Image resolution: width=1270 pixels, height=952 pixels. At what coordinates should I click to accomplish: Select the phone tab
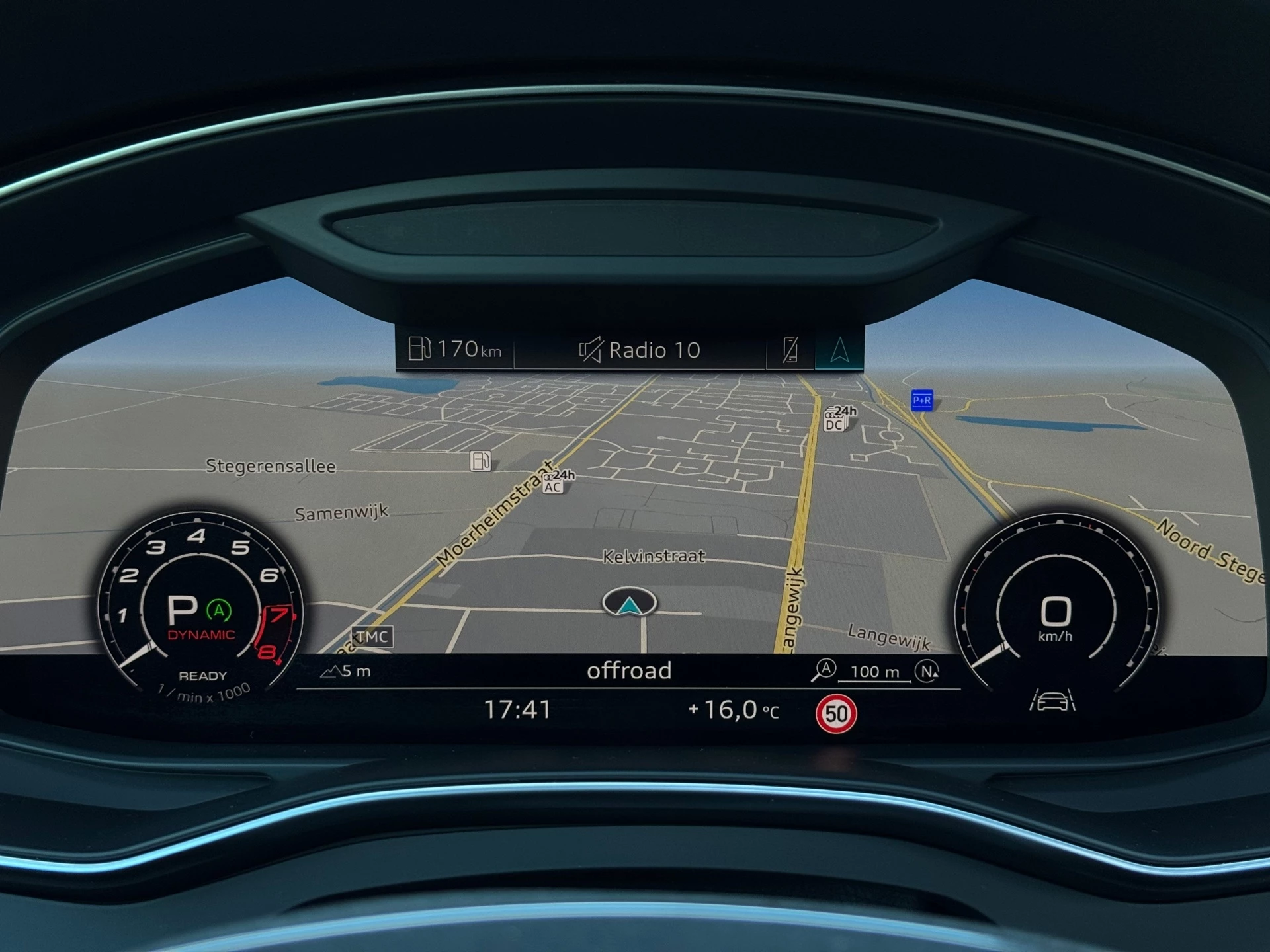pyautogui.click(x=790, y=350)
